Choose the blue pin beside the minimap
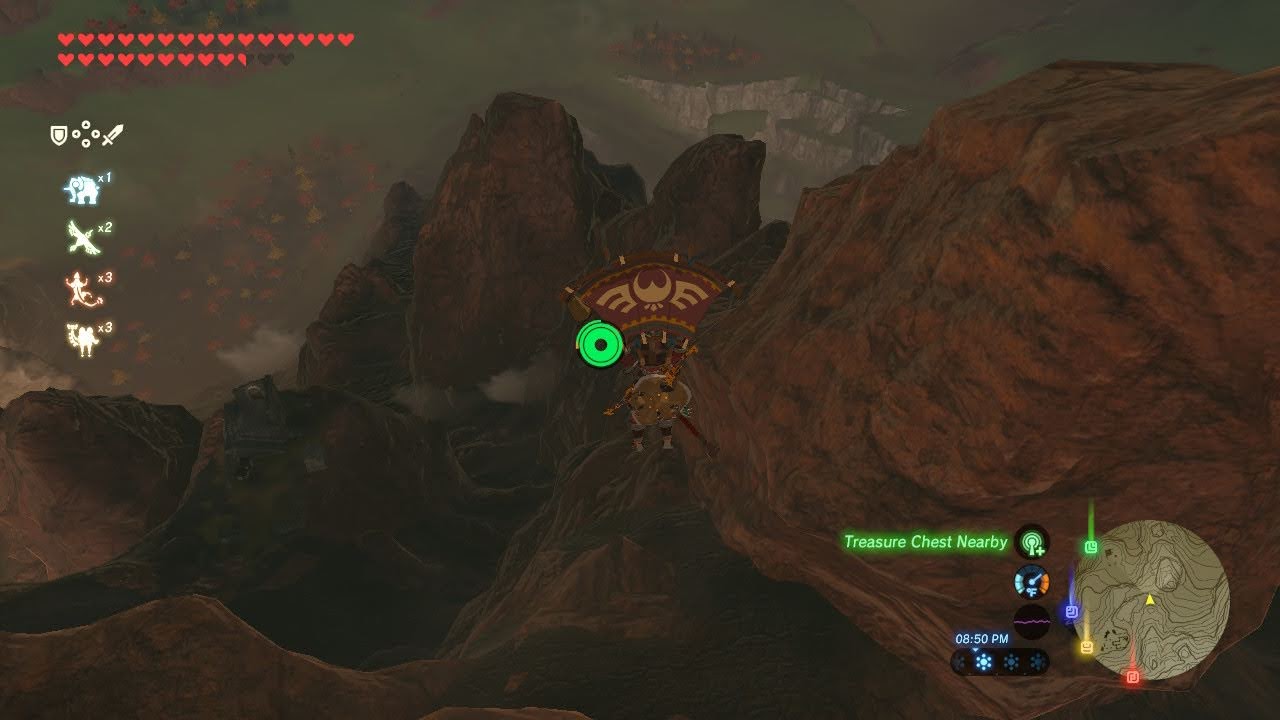 click(1071, 611)
